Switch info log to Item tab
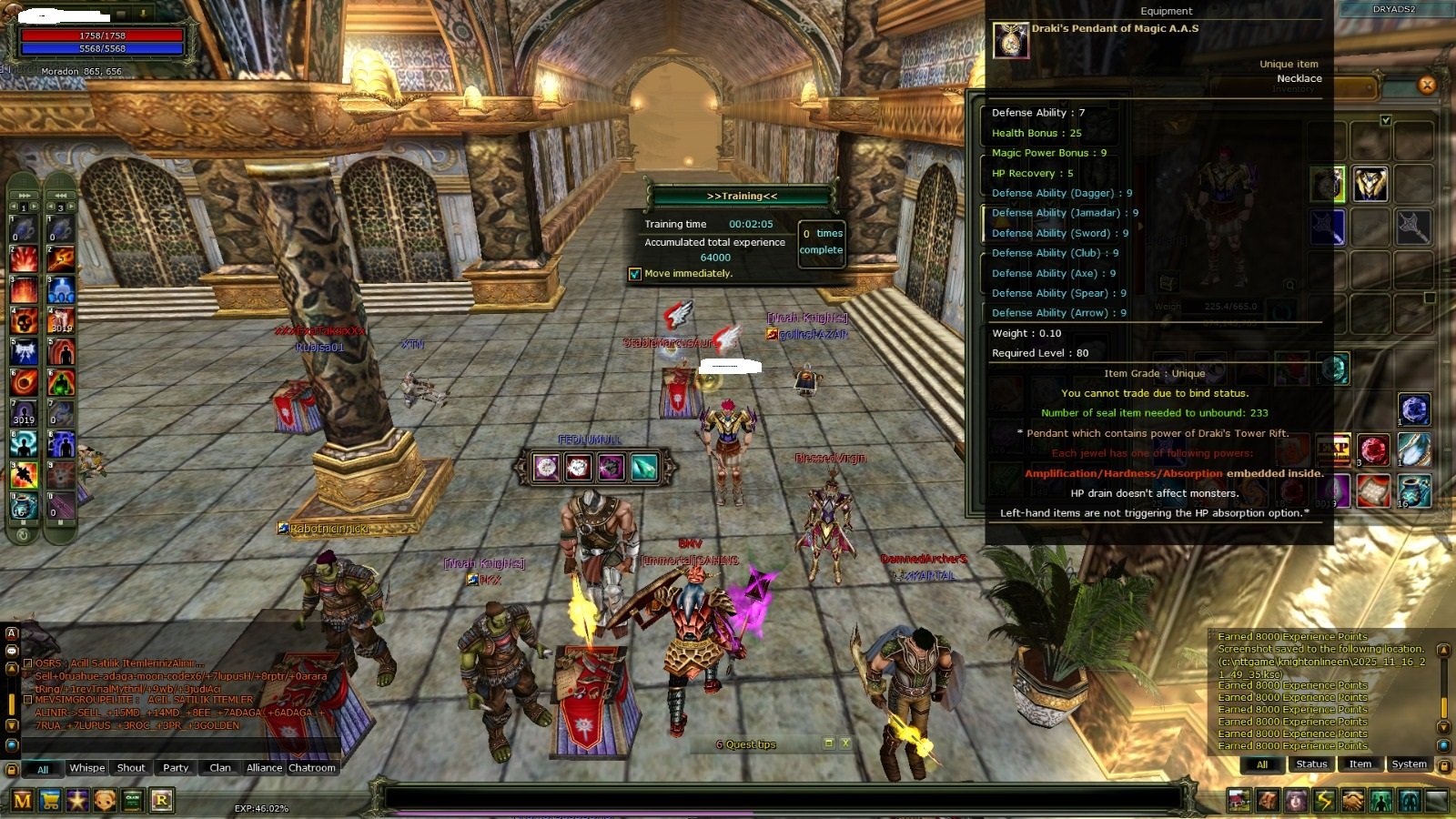 point(1360,764)
